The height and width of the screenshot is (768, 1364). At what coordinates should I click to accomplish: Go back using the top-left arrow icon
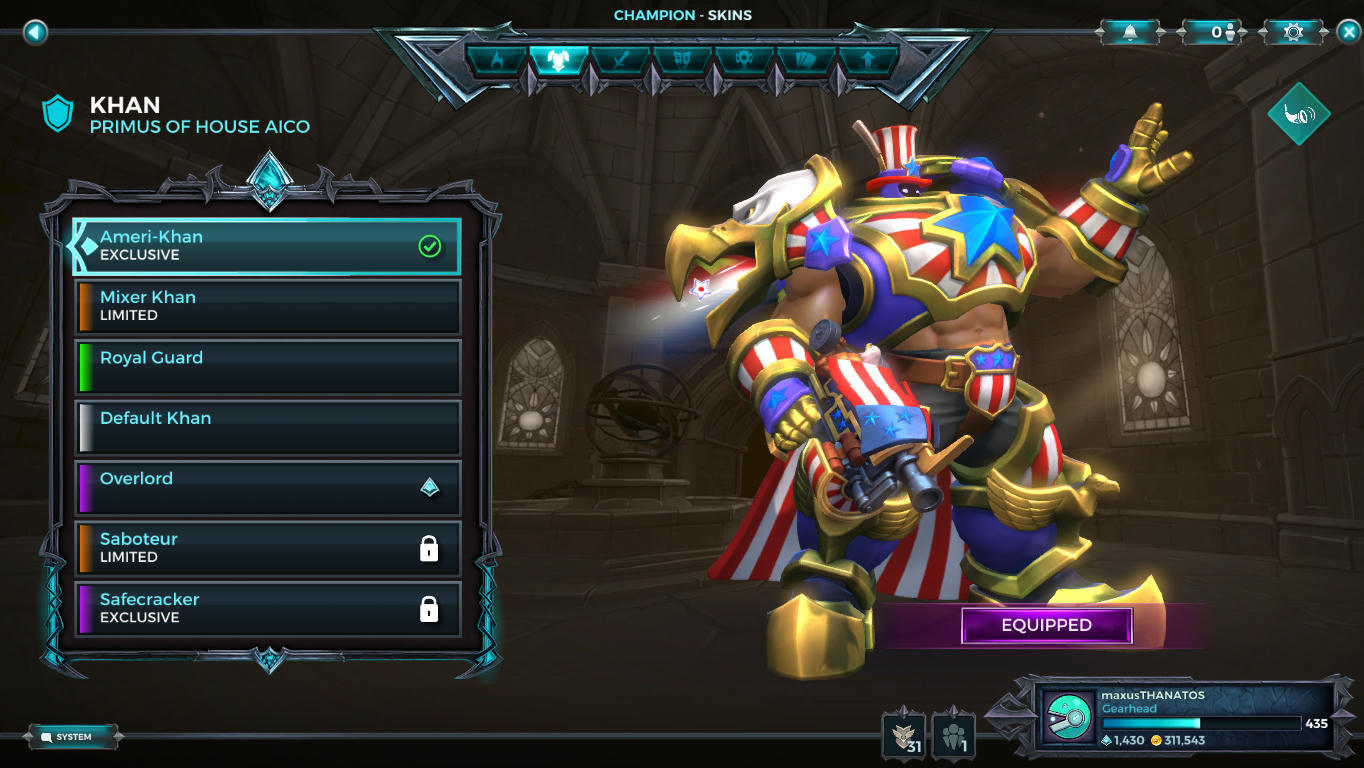tap(37, 32)
